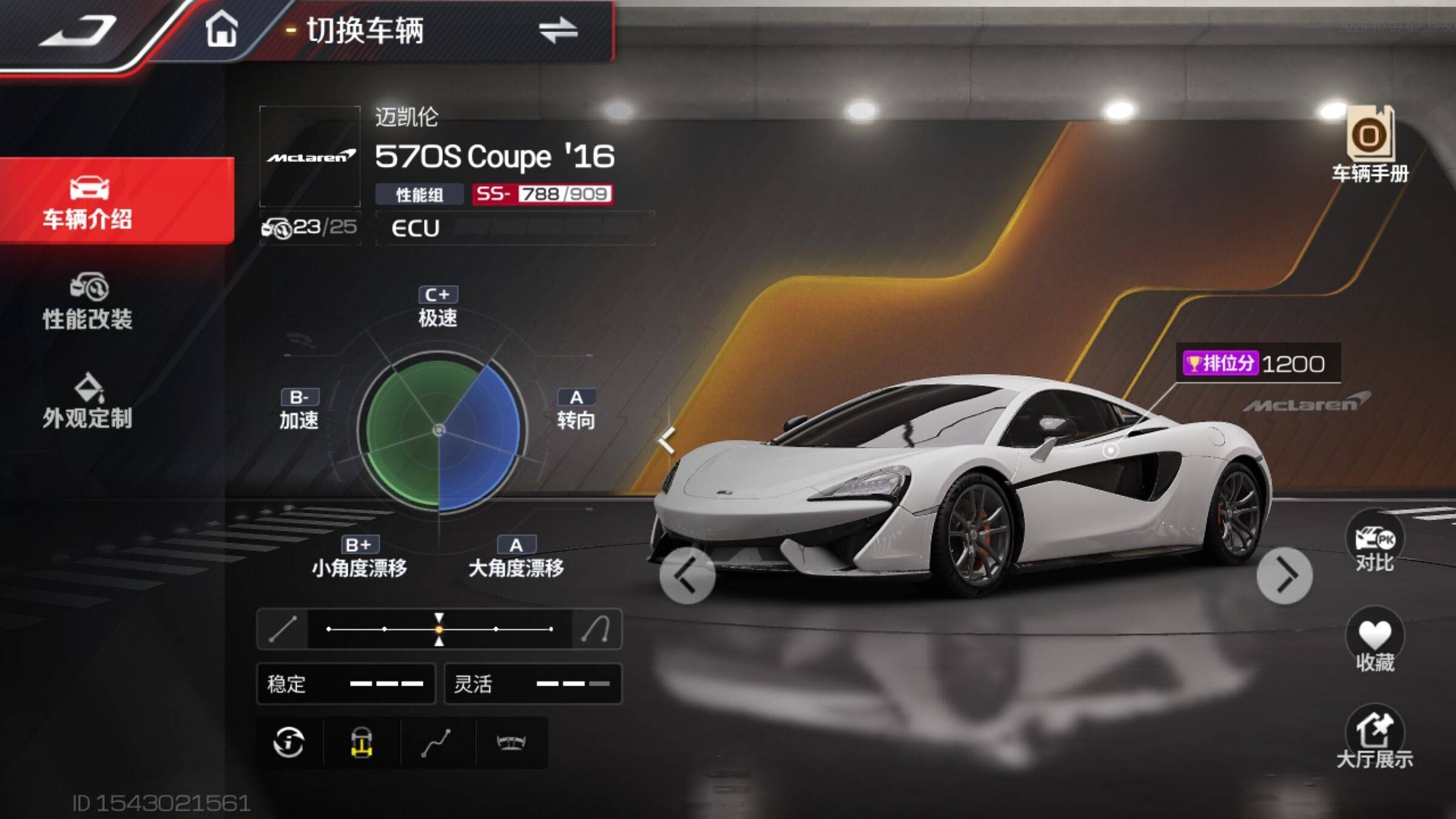
Task: Show the next car with right arrow
Action: [1284, 575]
